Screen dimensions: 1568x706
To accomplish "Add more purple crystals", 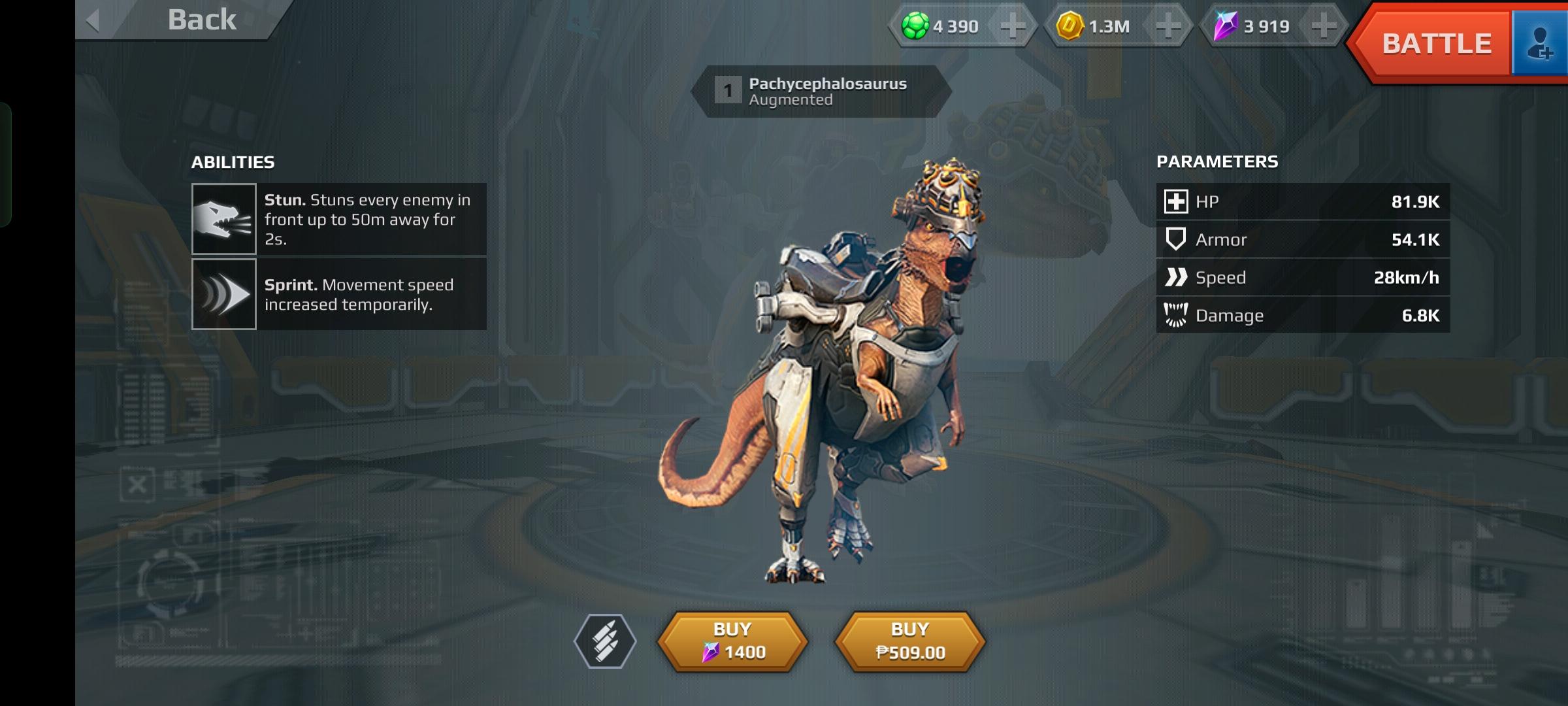I will tap(1323, 26).
